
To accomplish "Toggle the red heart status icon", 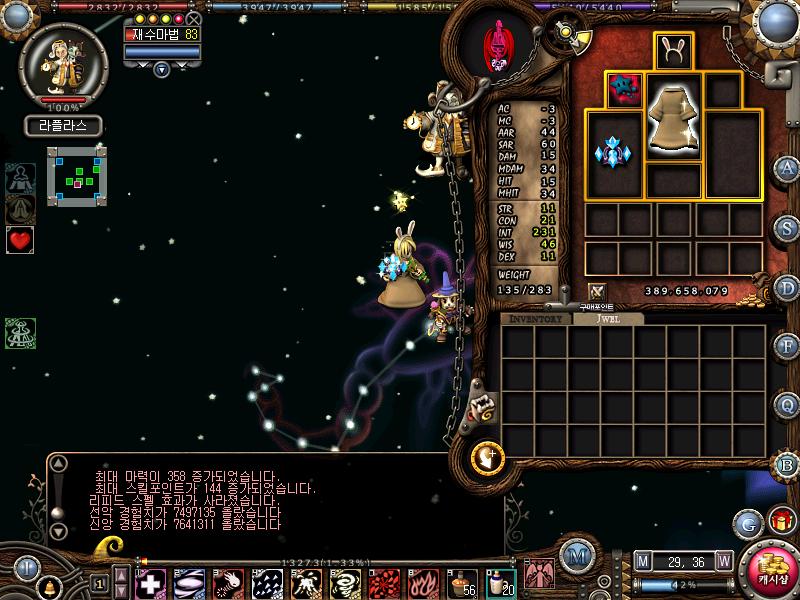I will (x=20, y=240).
